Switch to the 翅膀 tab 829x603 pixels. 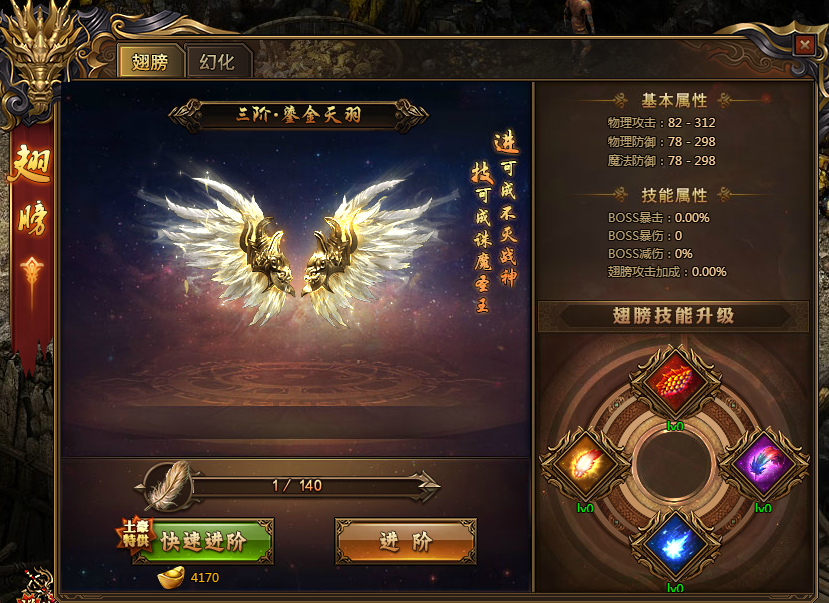pos(150,62)
